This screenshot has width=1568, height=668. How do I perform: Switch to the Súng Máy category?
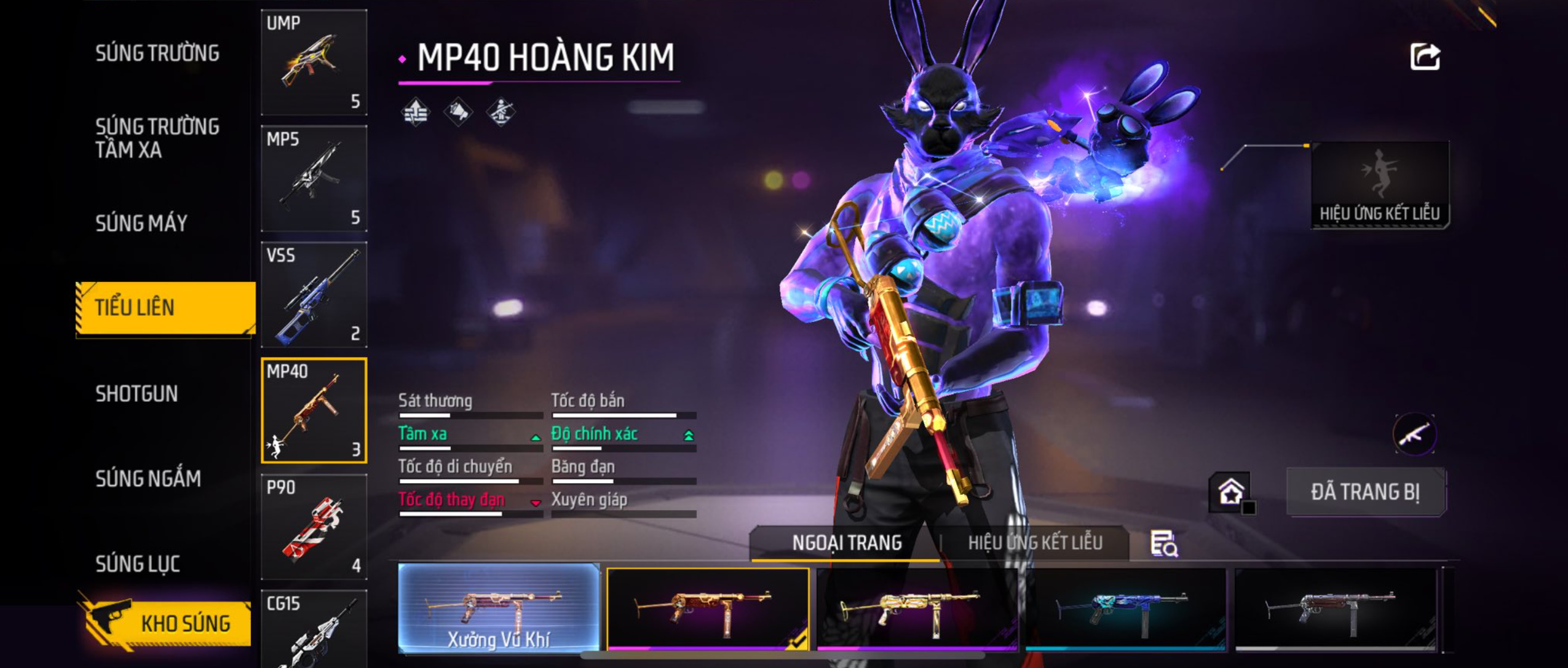point(141,223)
